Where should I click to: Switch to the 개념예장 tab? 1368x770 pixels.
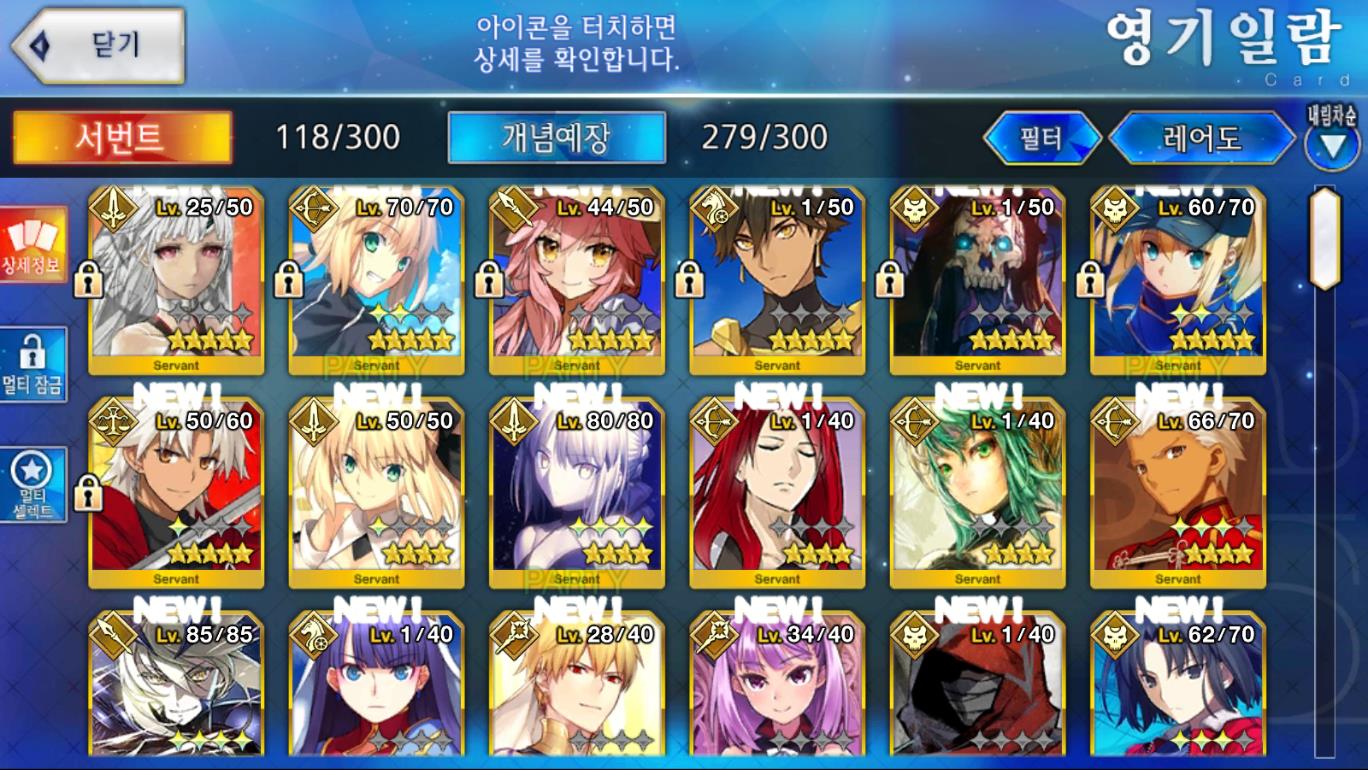point(556,137)
